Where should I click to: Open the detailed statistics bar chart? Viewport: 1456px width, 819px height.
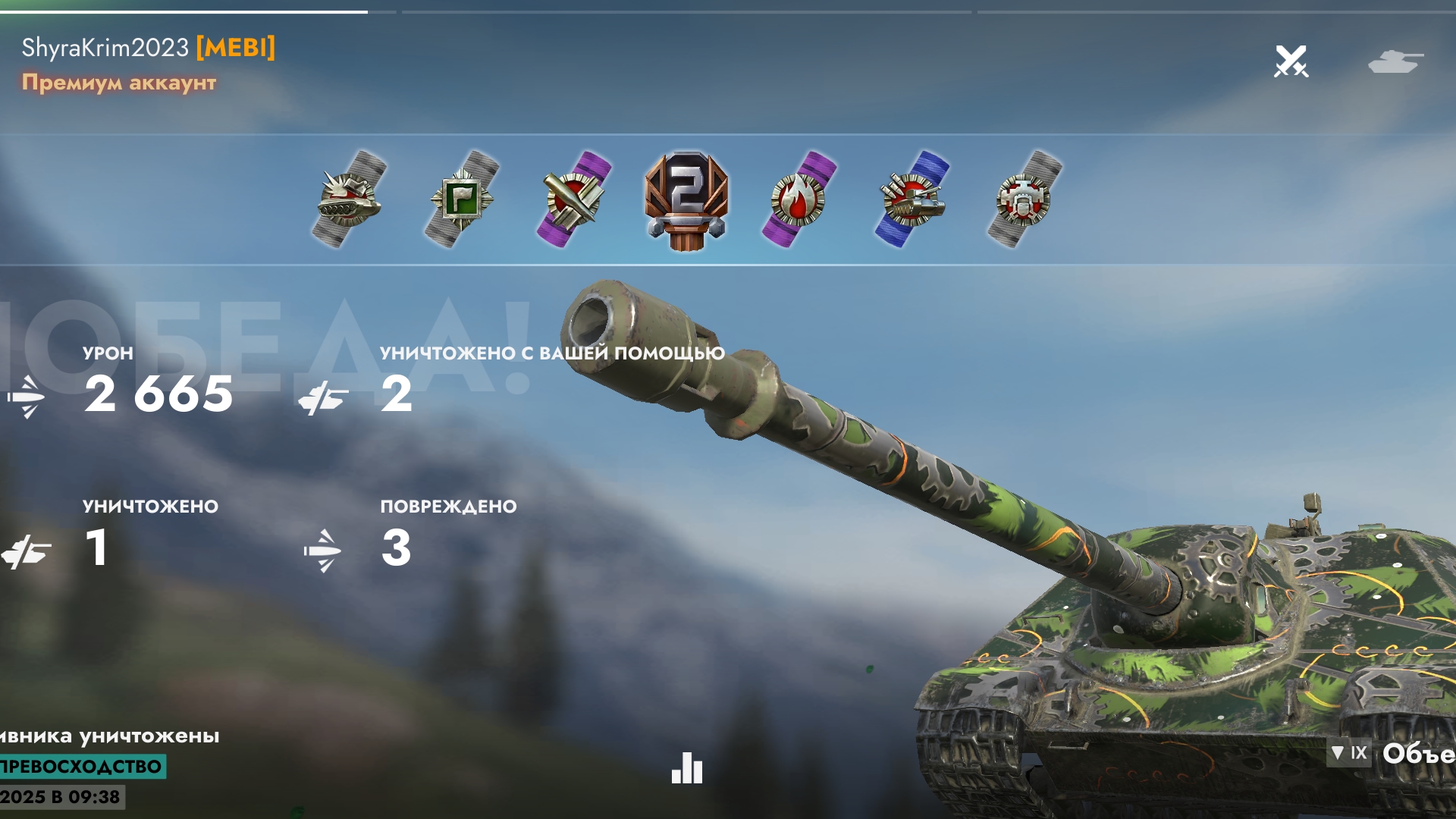[x=687, y=768]
